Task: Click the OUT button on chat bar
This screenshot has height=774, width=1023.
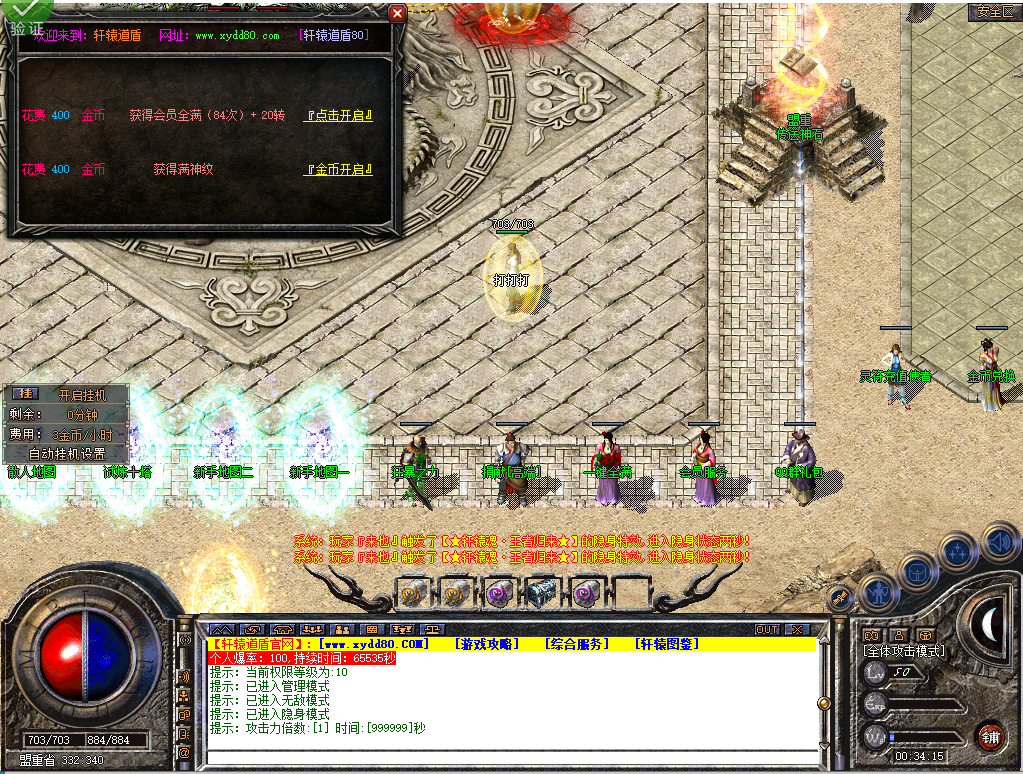Action: point(767,629)
